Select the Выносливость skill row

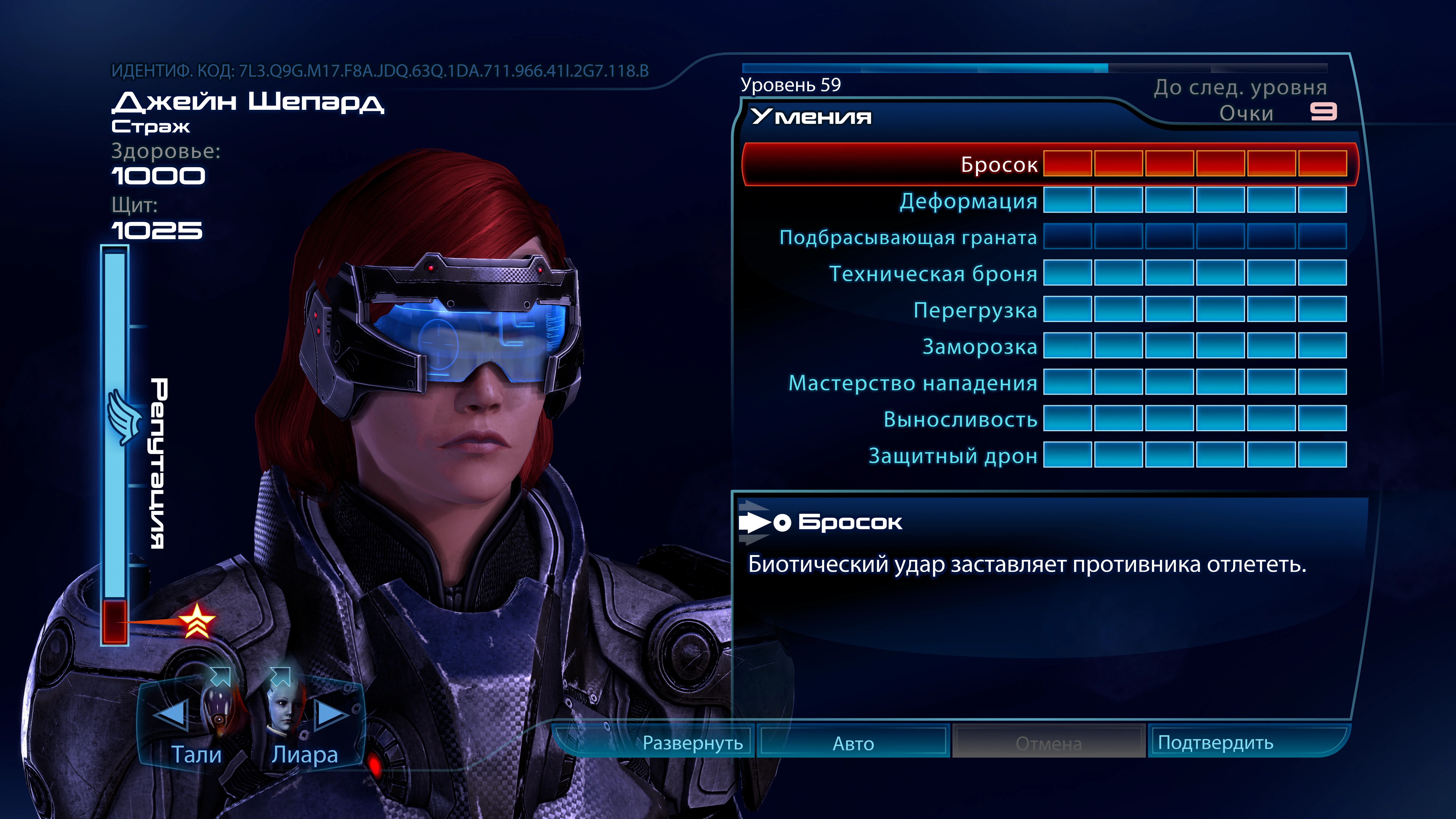pyautogui.click(x=960, y=419)
